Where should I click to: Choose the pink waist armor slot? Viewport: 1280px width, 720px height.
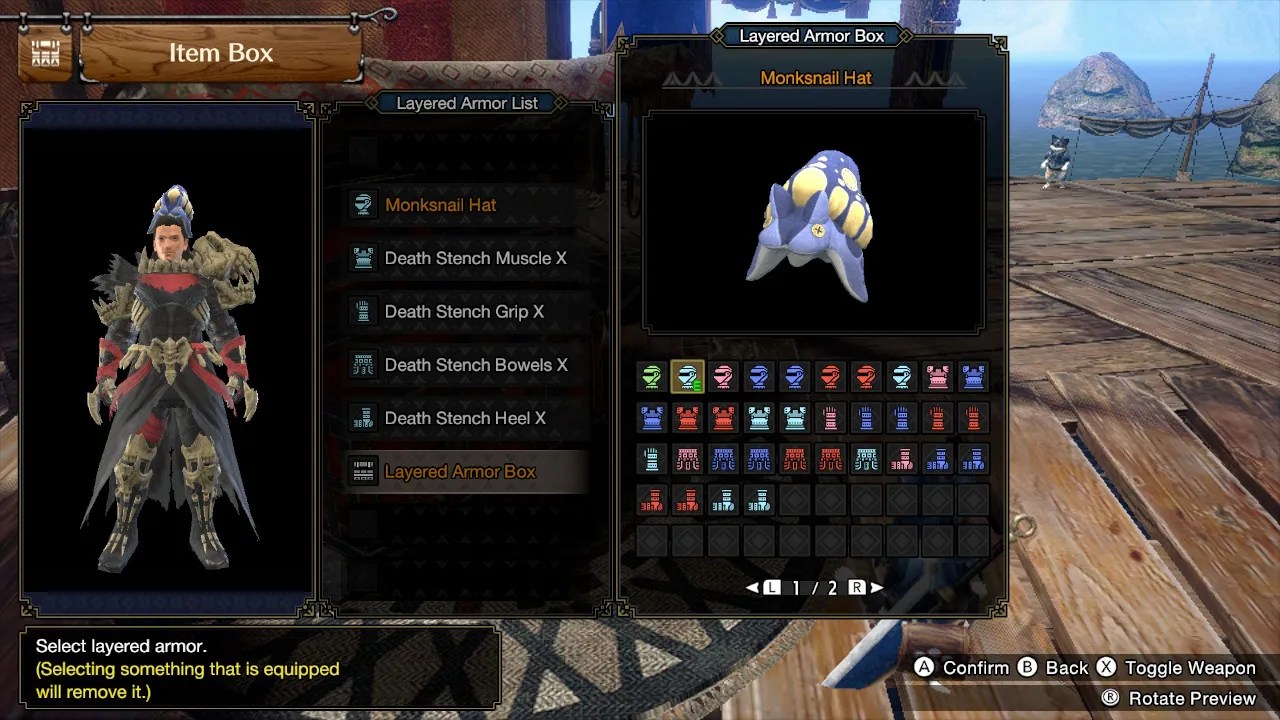coord(688,459)
